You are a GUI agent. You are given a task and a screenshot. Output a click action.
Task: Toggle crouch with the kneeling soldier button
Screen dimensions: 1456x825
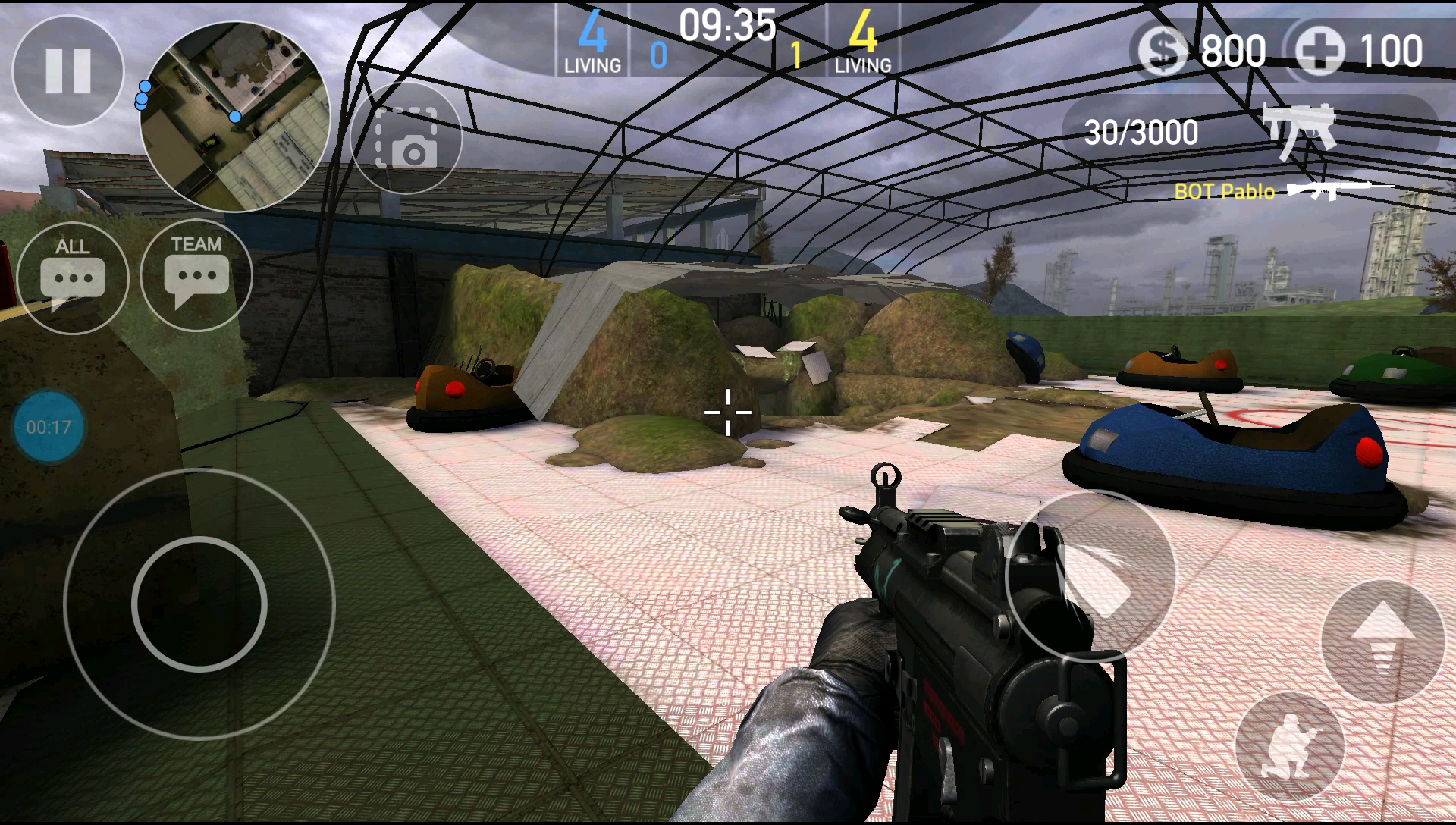(x=1290, y=748)
